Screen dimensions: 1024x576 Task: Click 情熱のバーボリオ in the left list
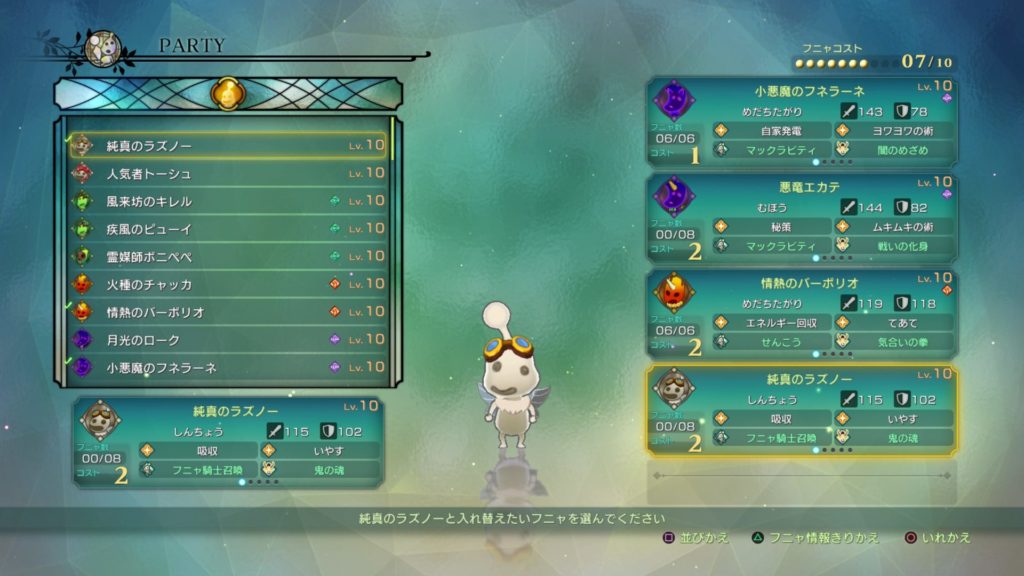pos(228,312)
